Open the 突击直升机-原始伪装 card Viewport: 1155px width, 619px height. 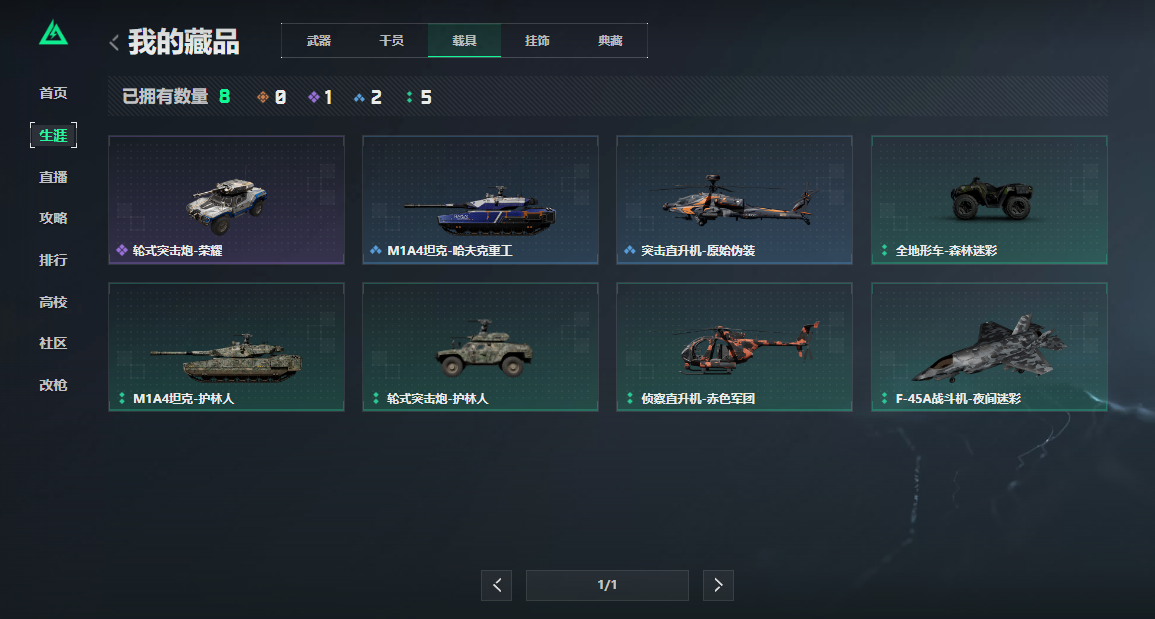[734, 200]
